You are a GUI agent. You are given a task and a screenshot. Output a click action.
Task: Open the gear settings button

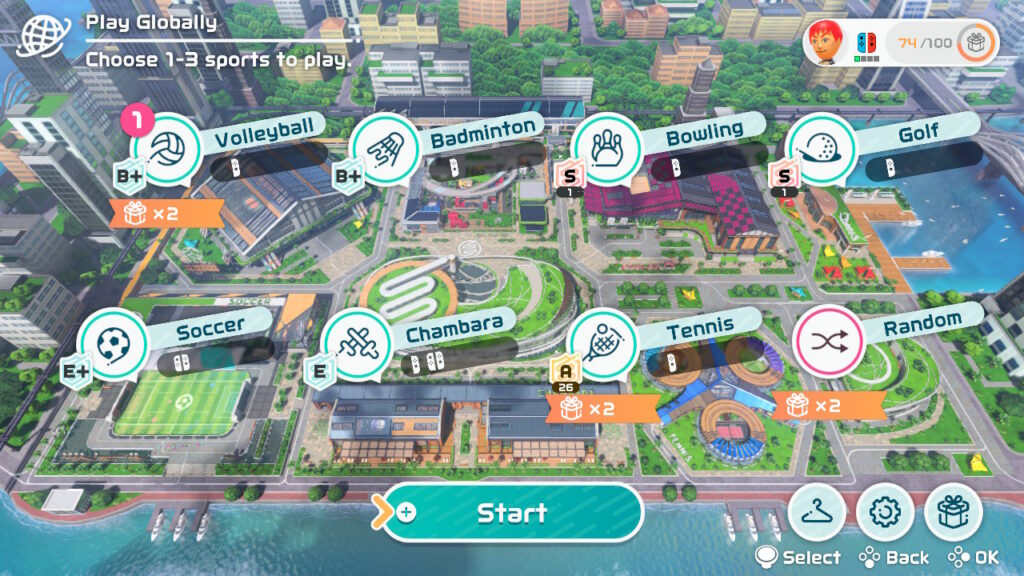point(886,512)
